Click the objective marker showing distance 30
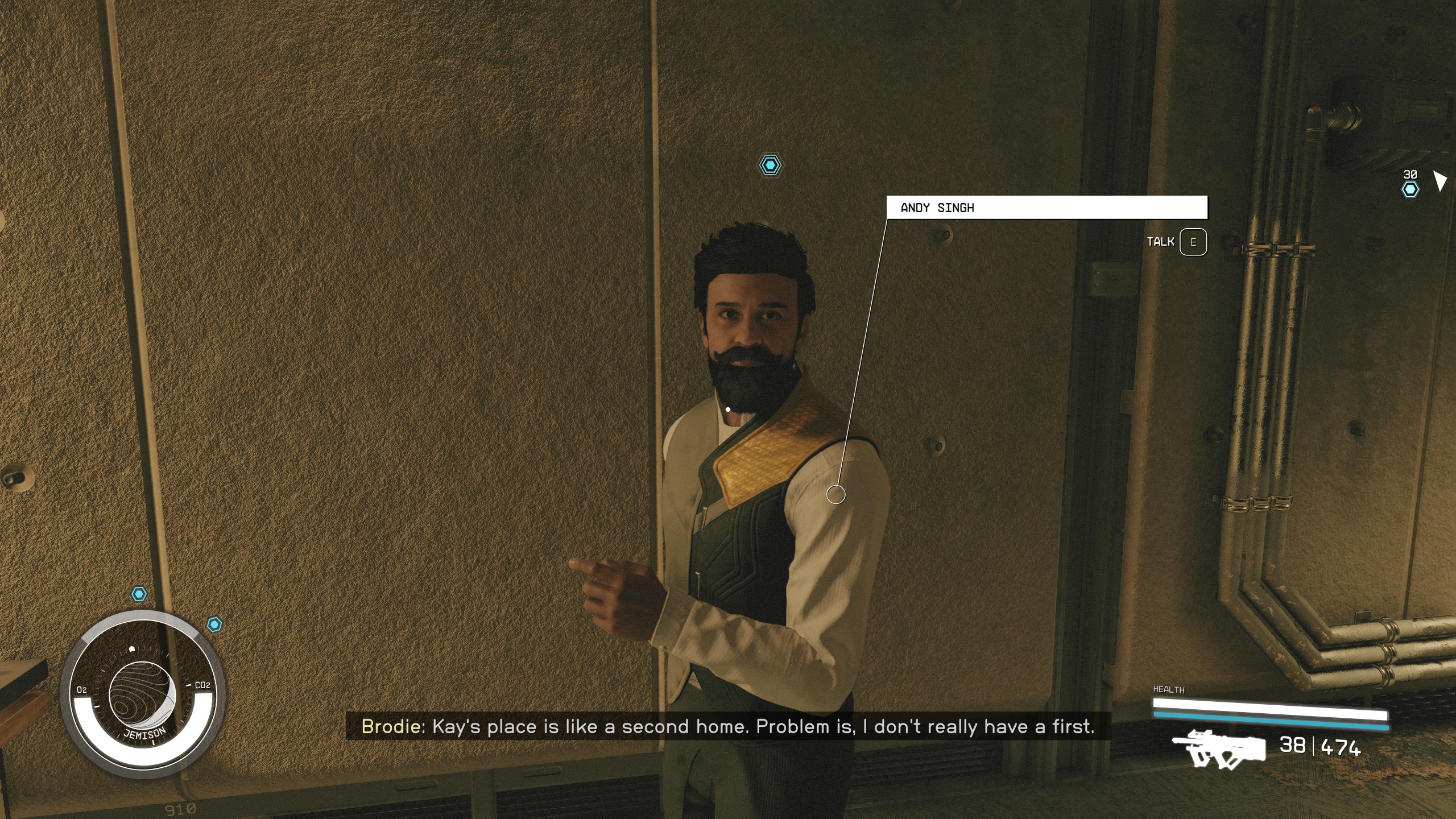1456x819 pixels. coord(1410,189)
